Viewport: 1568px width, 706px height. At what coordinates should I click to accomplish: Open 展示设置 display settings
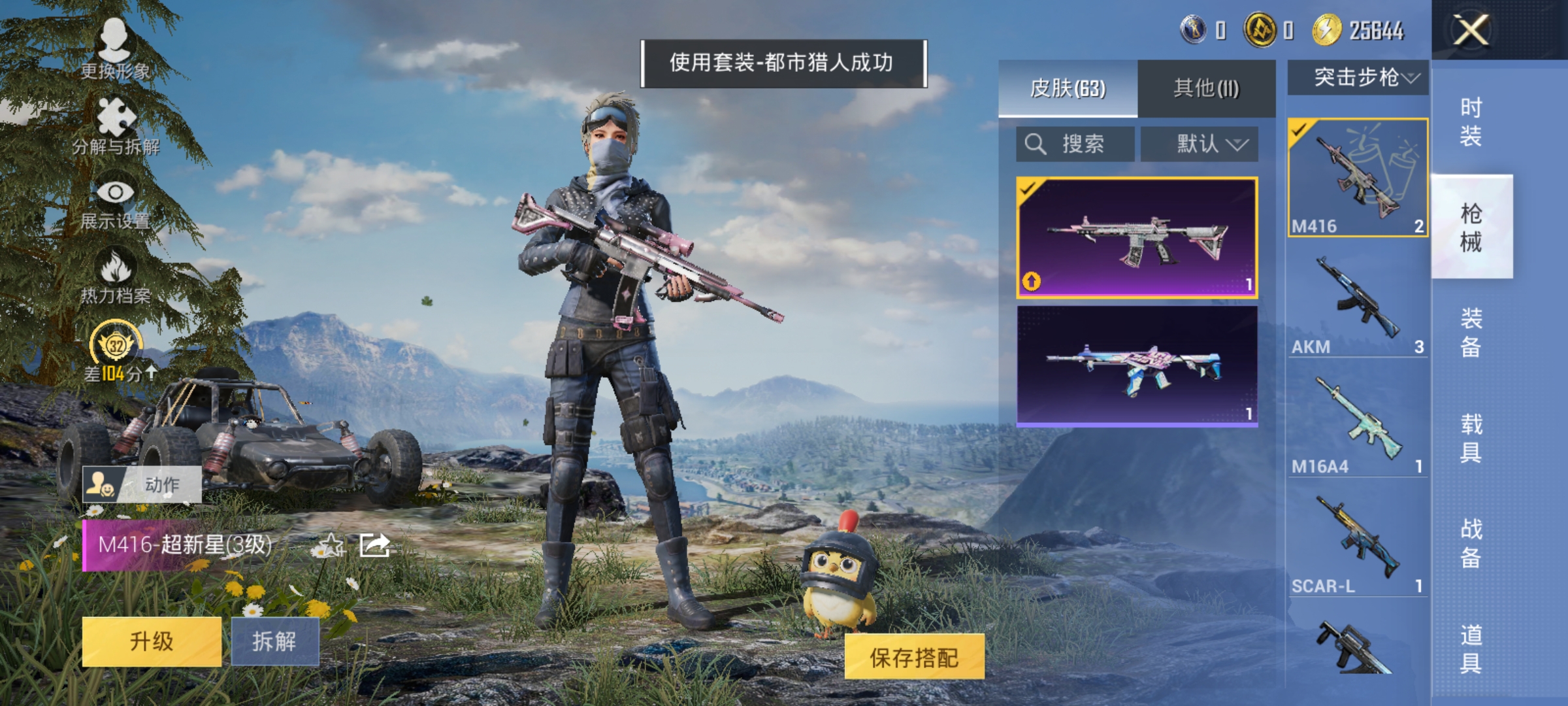tap(115, 193)
